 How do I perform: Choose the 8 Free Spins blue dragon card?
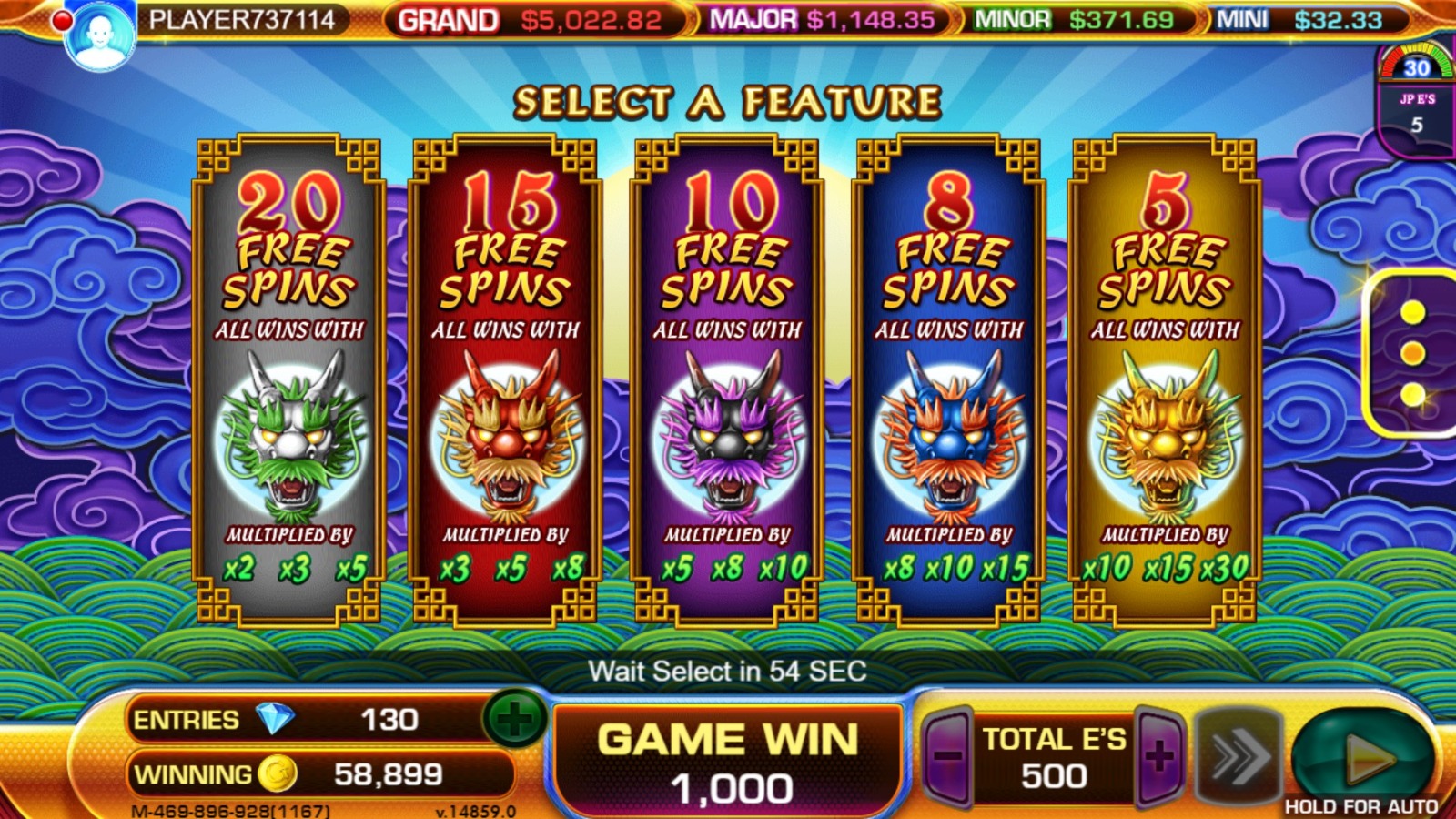point(948,382)
